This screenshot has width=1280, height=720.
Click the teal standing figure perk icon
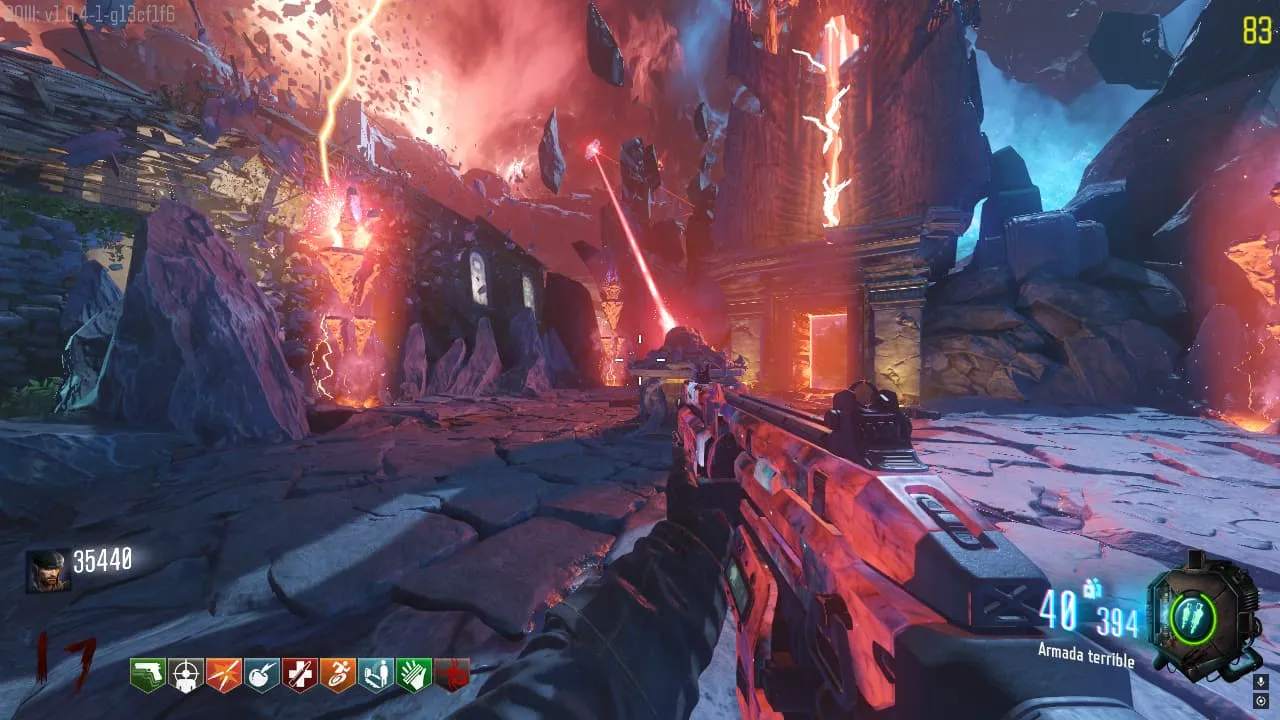(x=376, y=675)
